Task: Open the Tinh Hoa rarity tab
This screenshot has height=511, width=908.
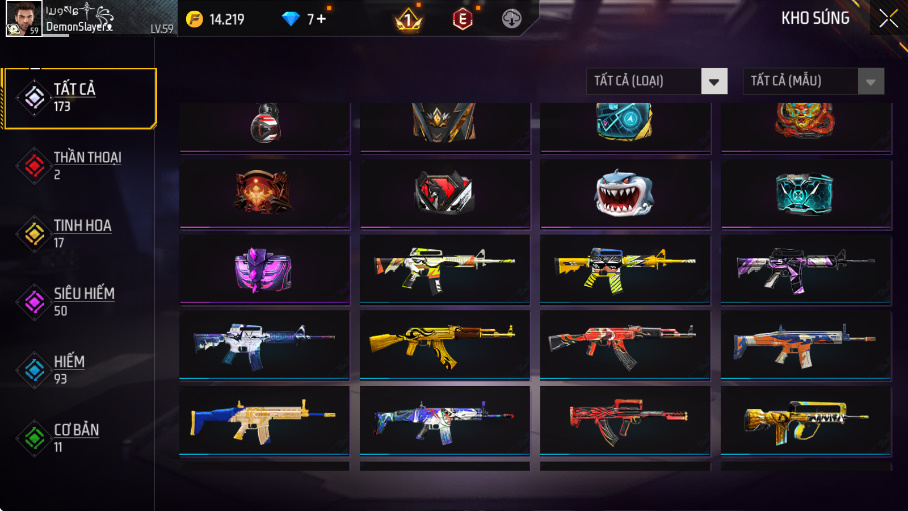Action: (x=80, y=233)
